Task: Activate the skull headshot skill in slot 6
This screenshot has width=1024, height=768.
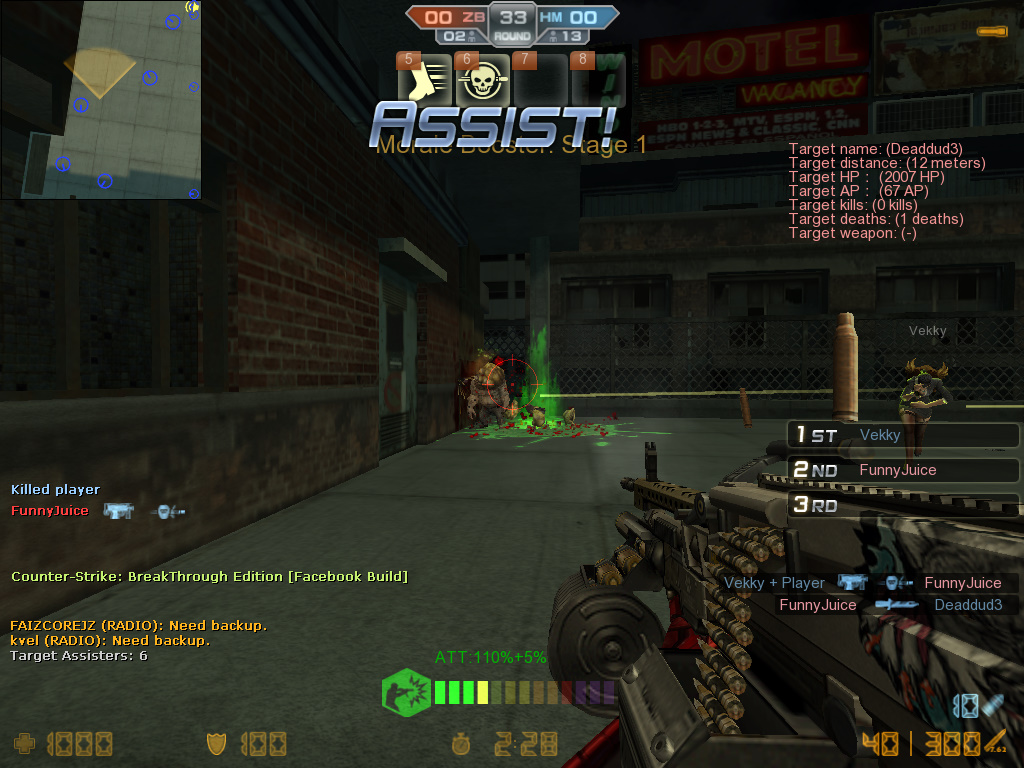Action: coord(482,81)
